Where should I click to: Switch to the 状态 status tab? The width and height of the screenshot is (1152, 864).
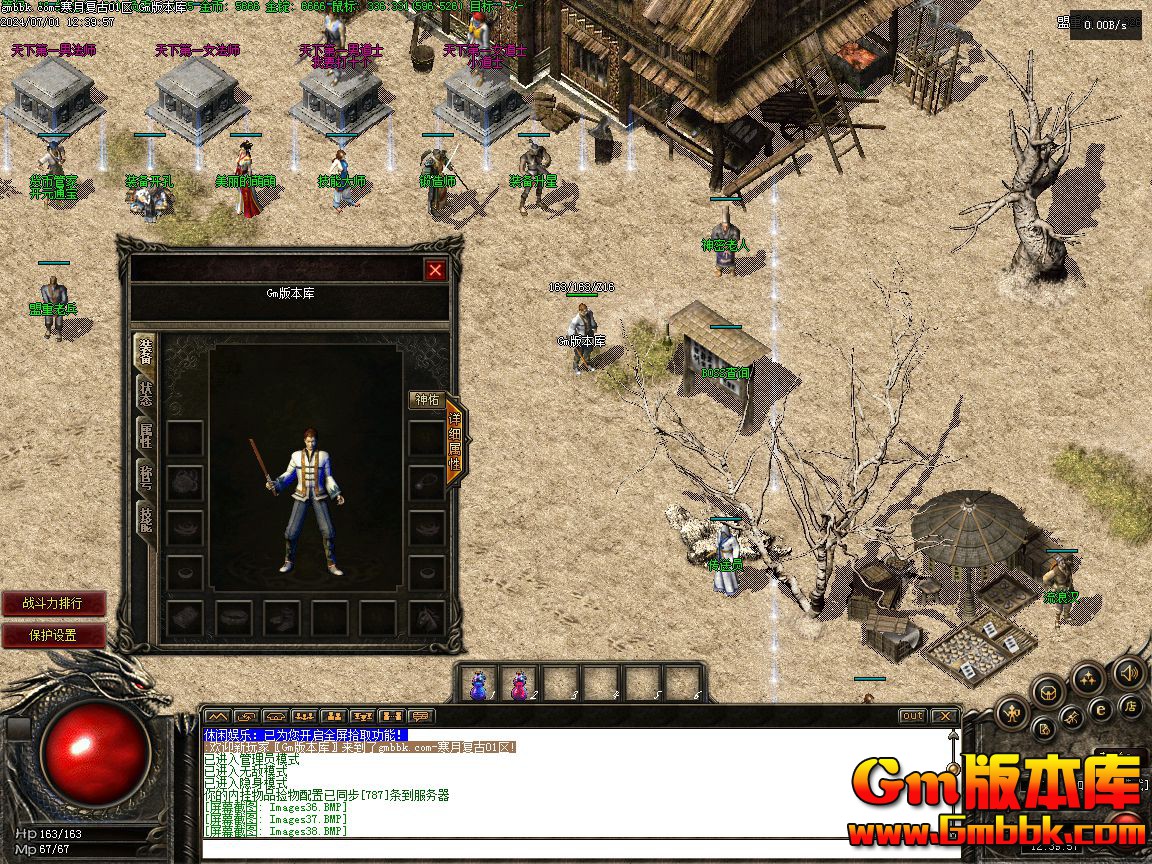pos(146,393)
